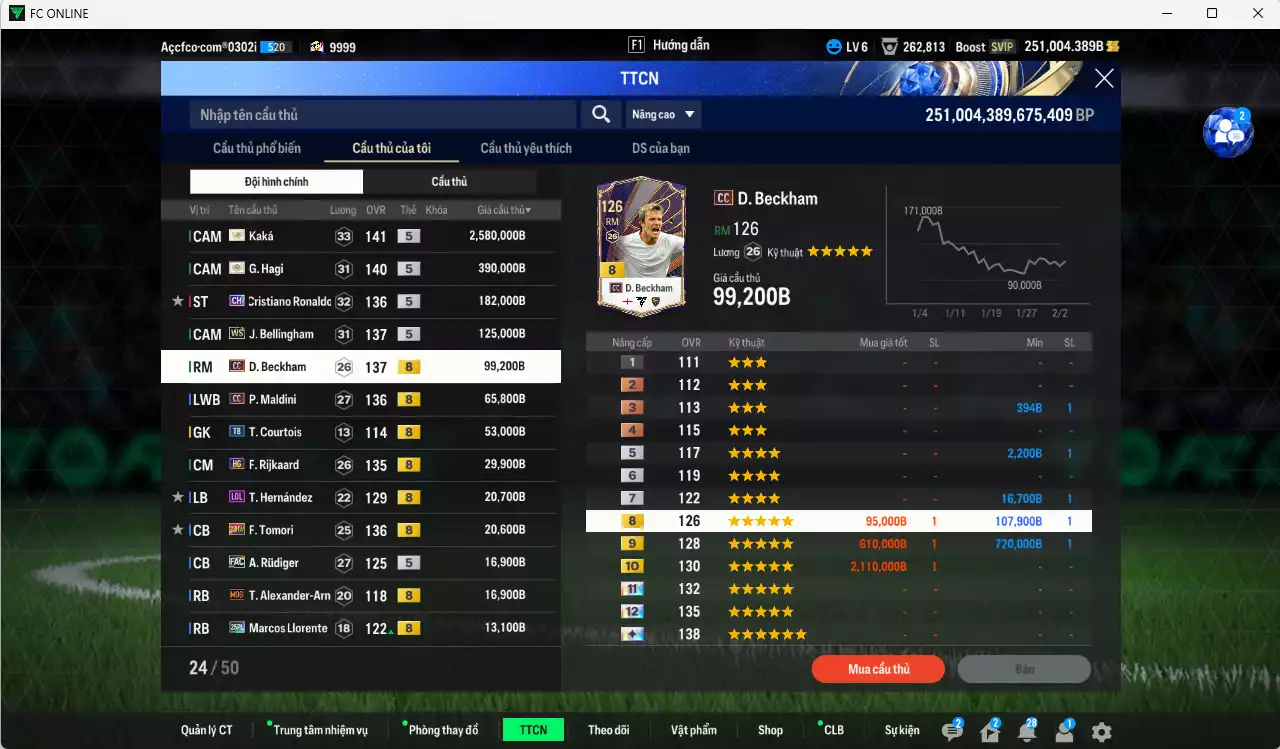Open the search by clicking magnifier icon
This screenshot has height=749, width=1280.
coord(600,114)
